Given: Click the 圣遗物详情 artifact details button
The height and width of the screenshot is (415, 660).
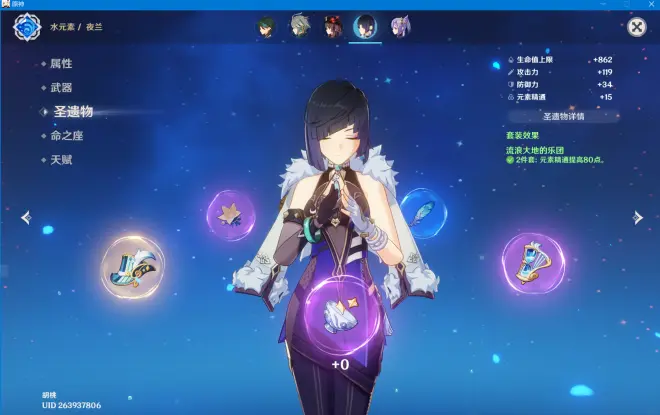Looking at the screenshot, I should pyautogui.click(x=564, y=116).
